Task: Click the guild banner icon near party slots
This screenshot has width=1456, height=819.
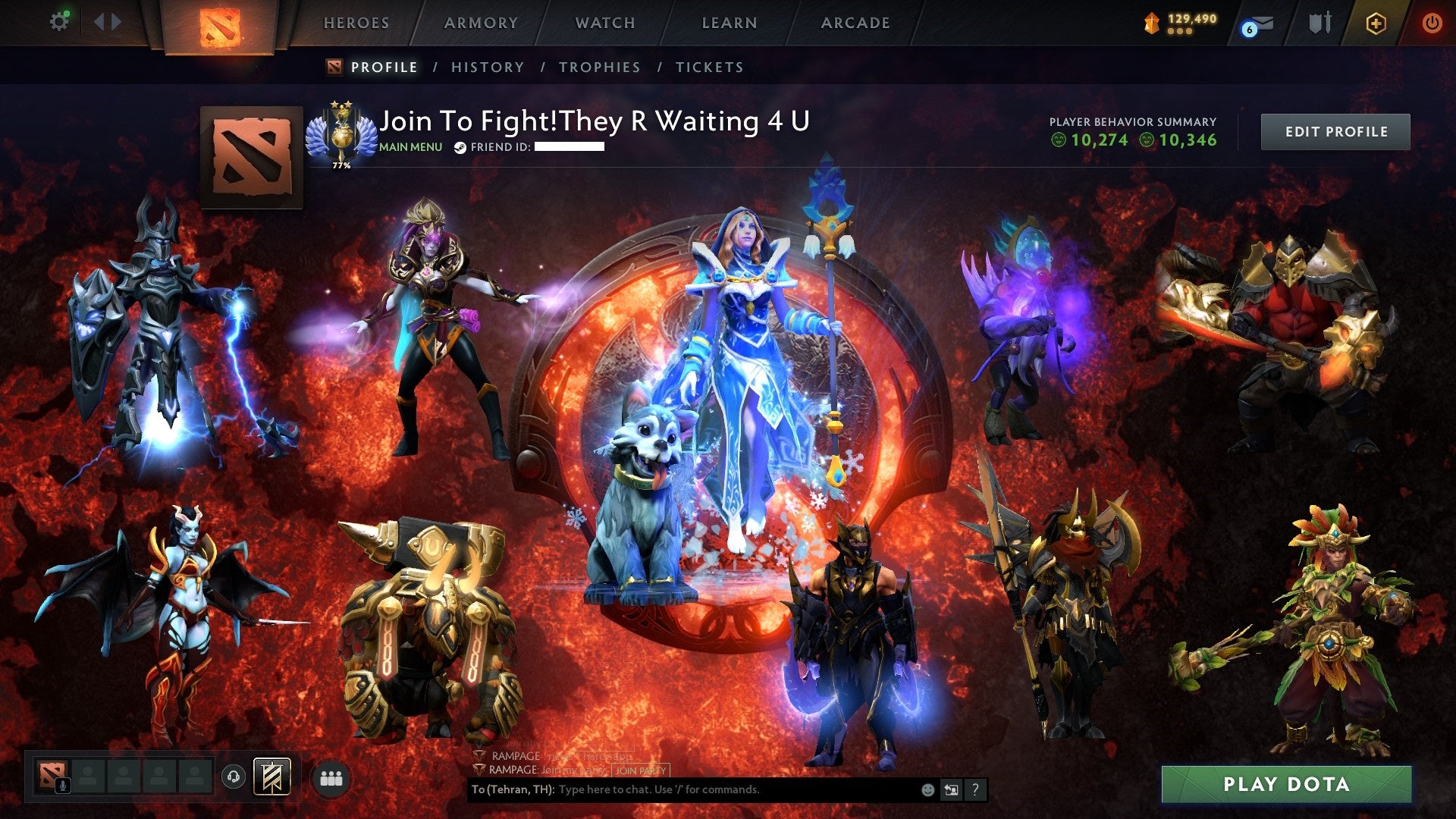Action: [271, 775]
